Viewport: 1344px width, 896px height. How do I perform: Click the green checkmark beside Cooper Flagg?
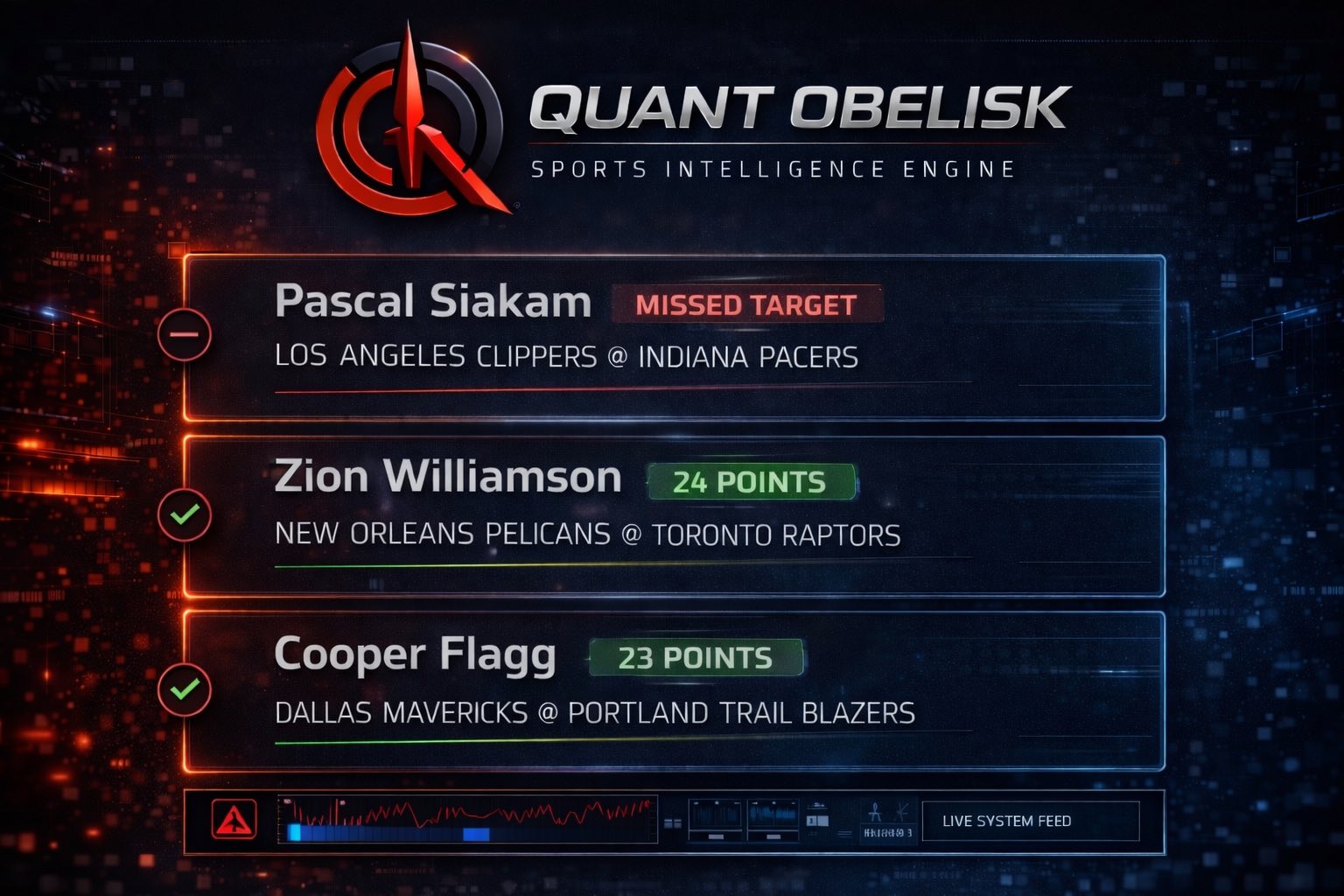(185, 689)
